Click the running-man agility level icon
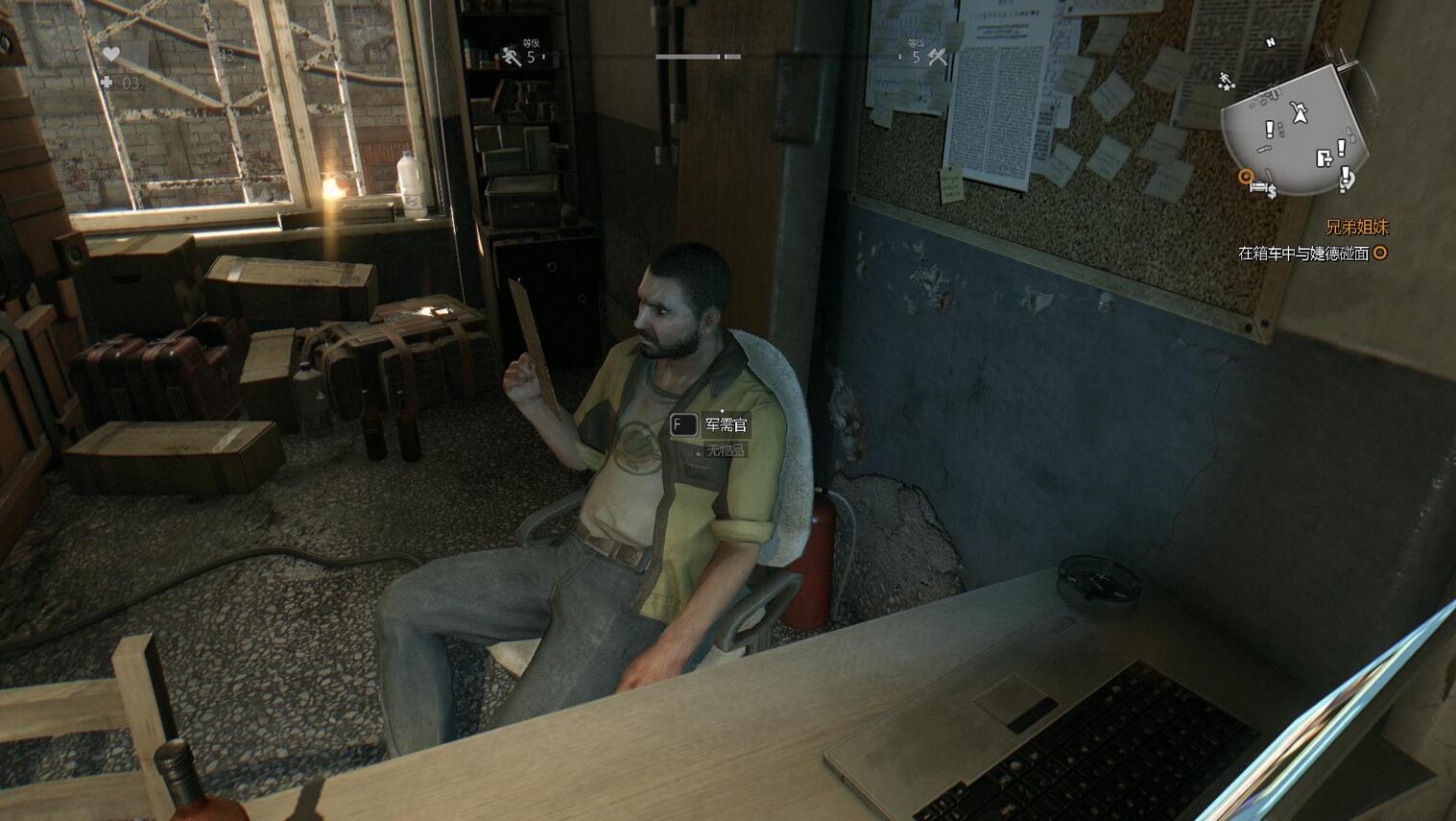 click(x=511, y=57)
